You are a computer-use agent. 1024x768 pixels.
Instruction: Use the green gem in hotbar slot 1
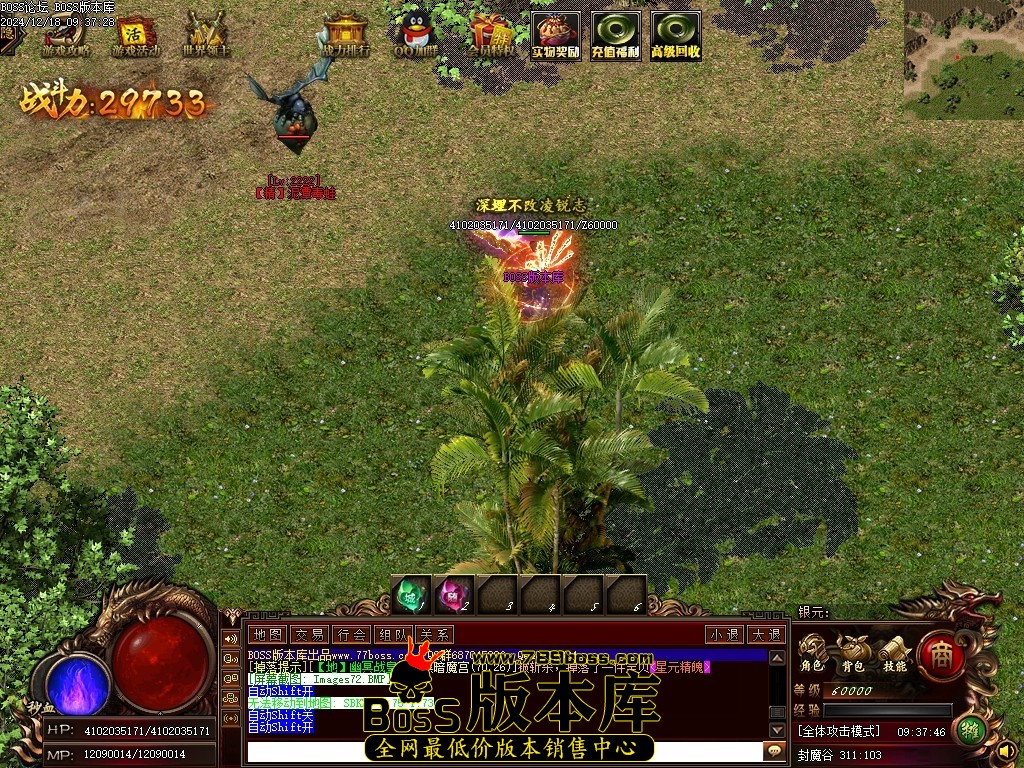[410, 595]
